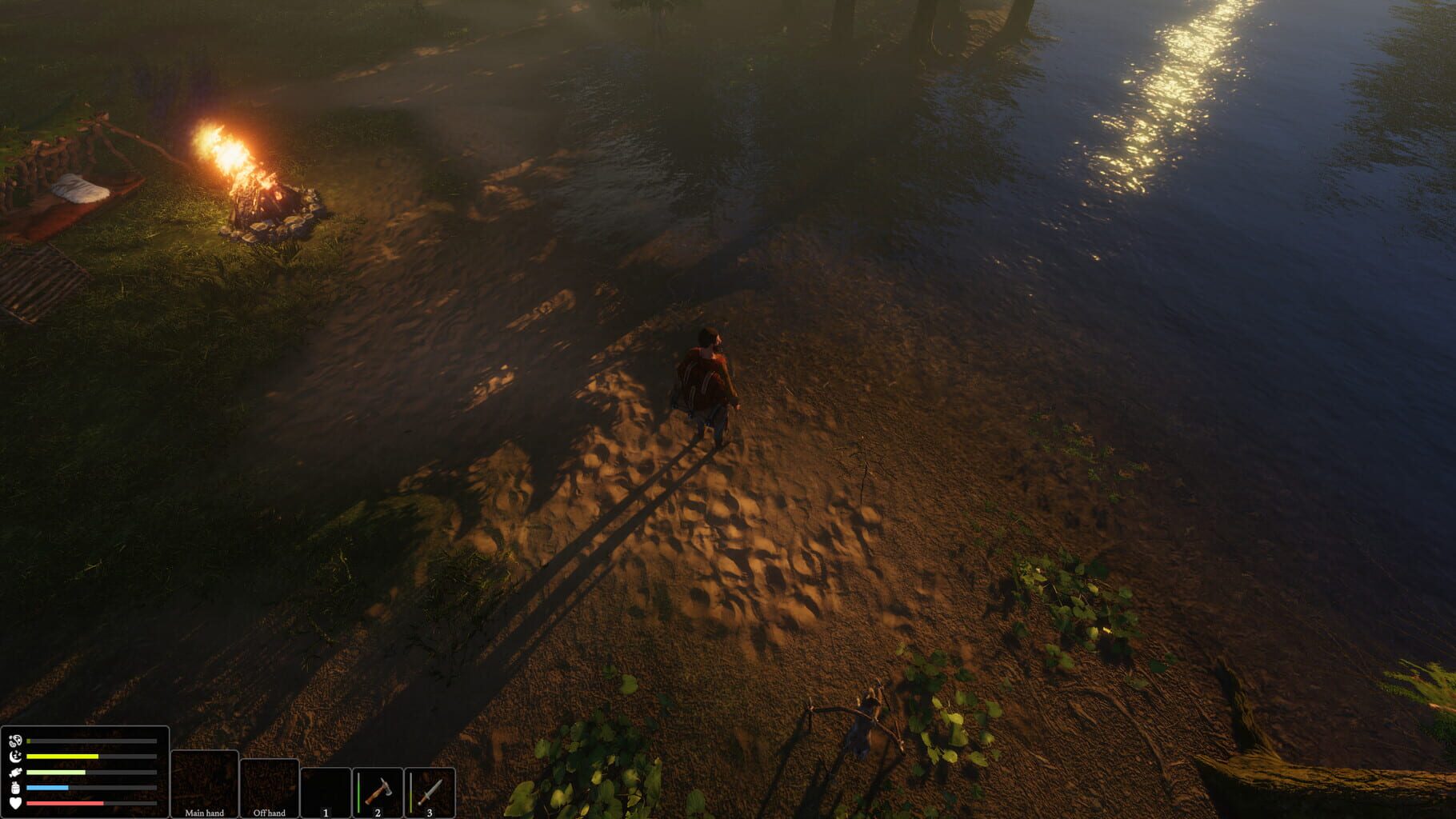The image size is (1456, 819).
Task: Click the number label on hotbar slot 3
Action: click(x=430, y=813)
